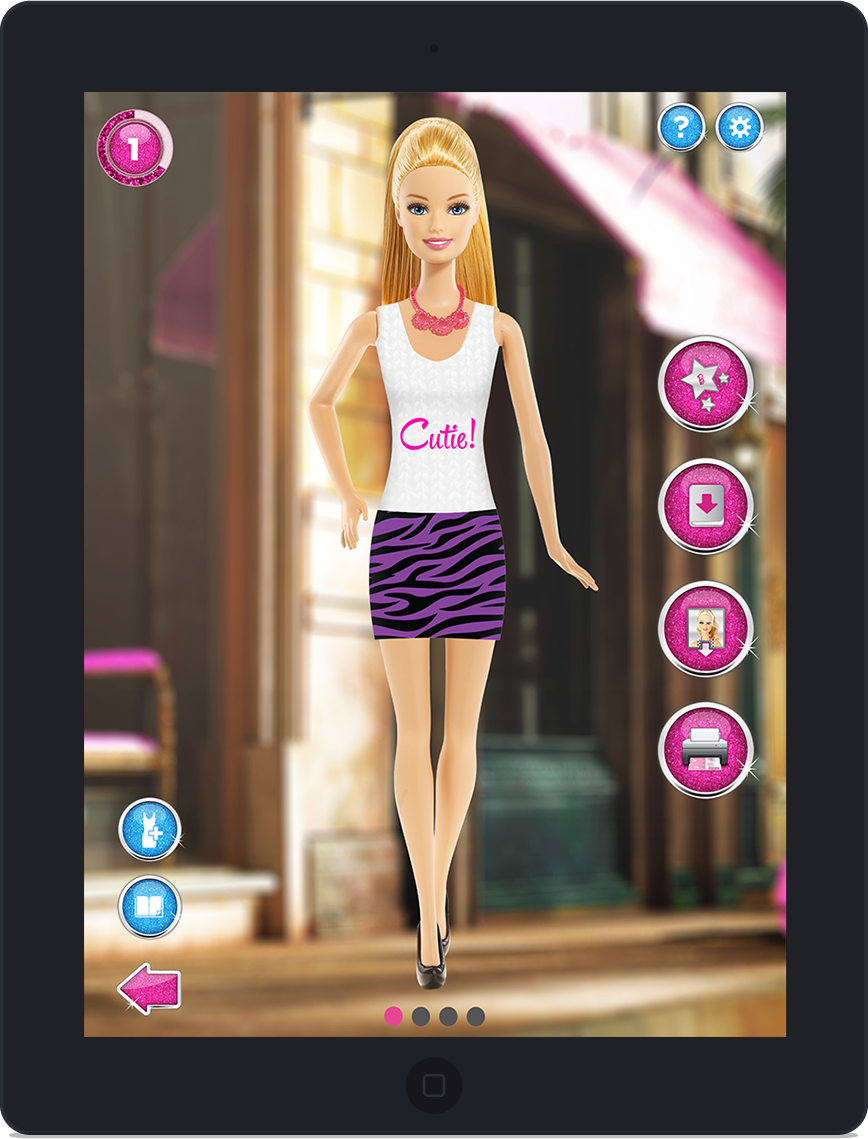Screen dimensions: 868x1139
Task: Save the look with download arrow button
Action: (x=706, y=506)
